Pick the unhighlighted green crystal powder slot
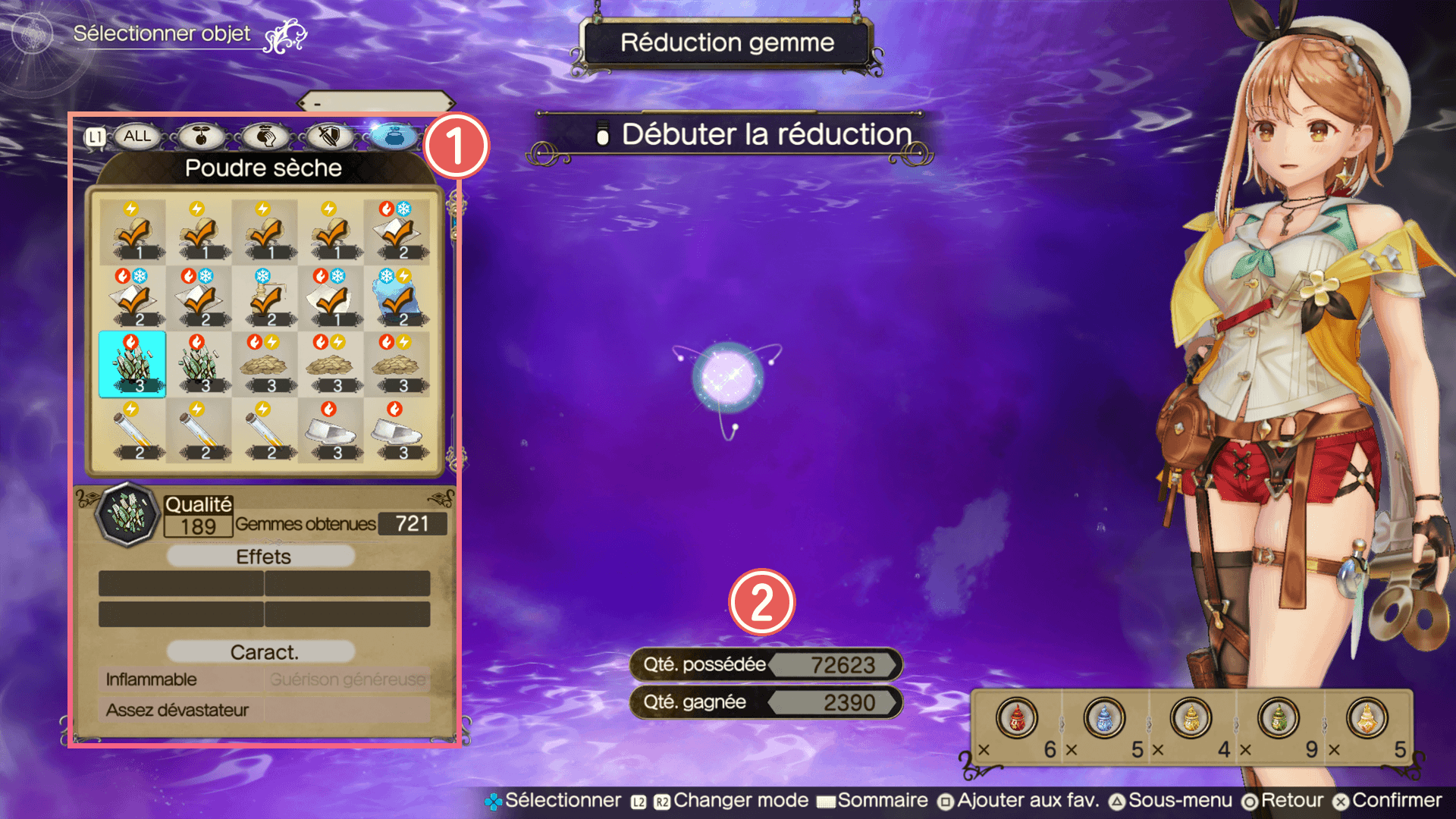The image size is (1456, 819). 198,364
